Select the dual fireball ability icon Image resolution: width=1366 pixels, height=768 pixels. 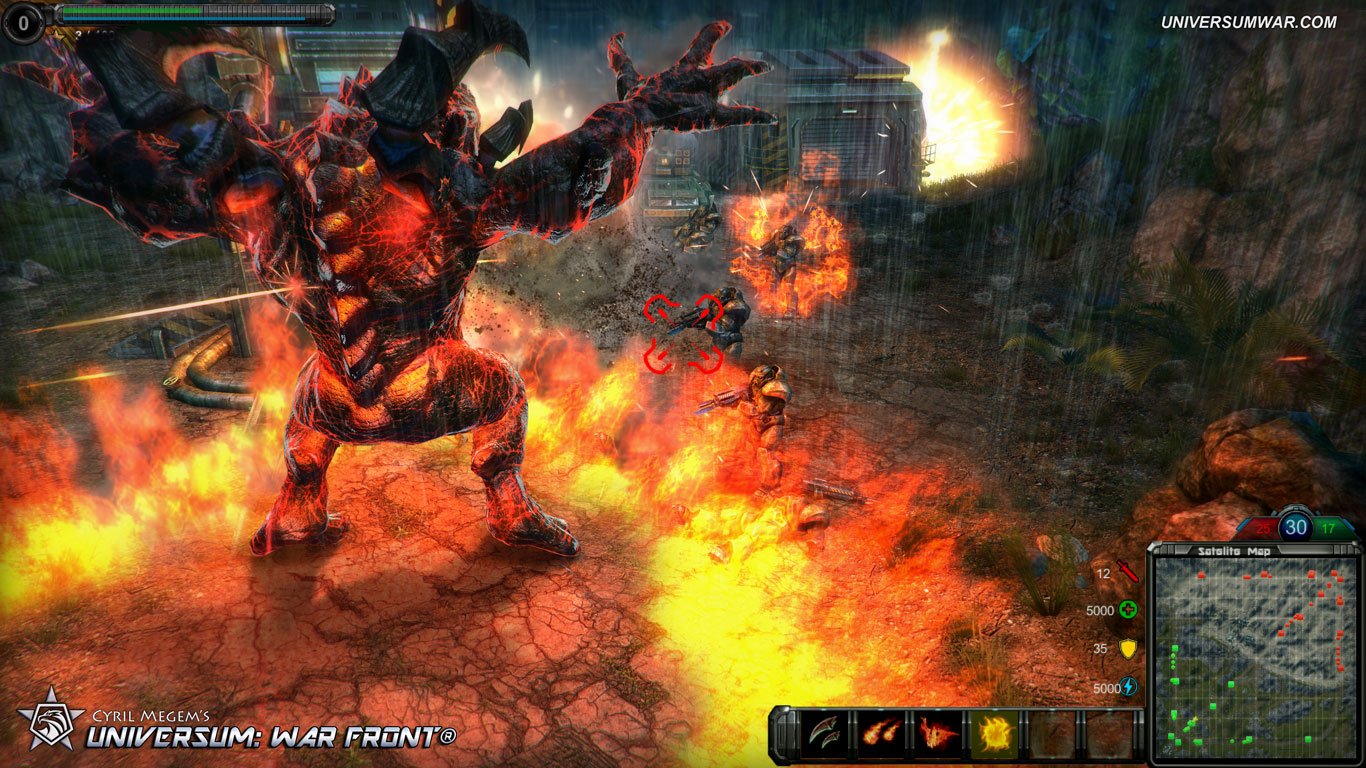tap(881, 733)
